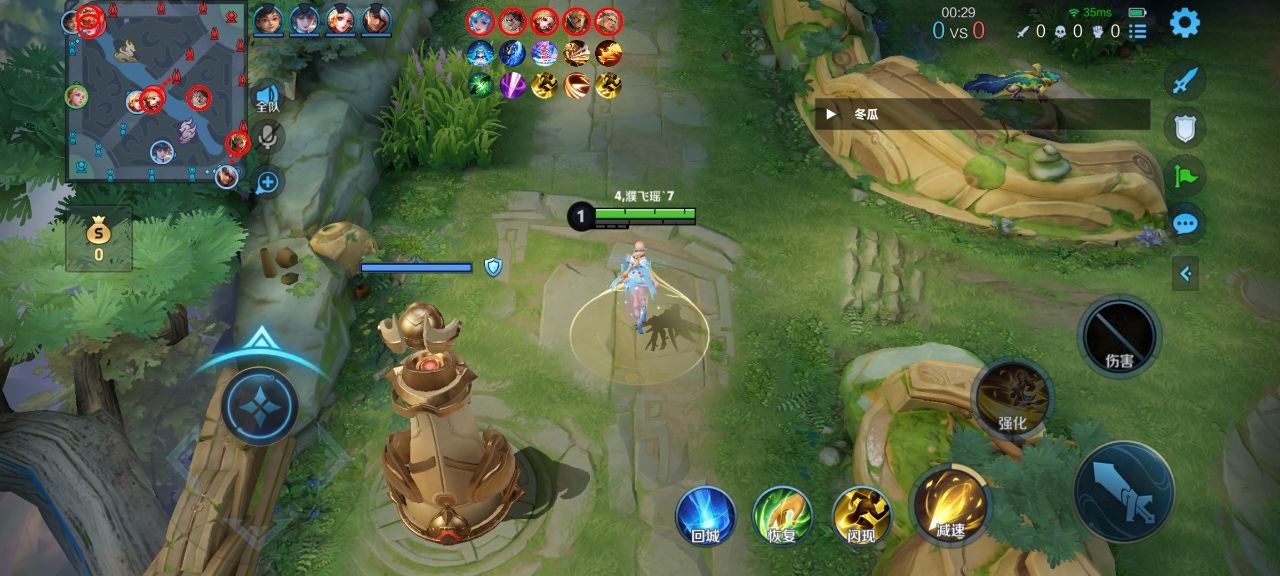Send the sword attack signal
Screen dimensions: 1280x576
(x=1185, y=80)
